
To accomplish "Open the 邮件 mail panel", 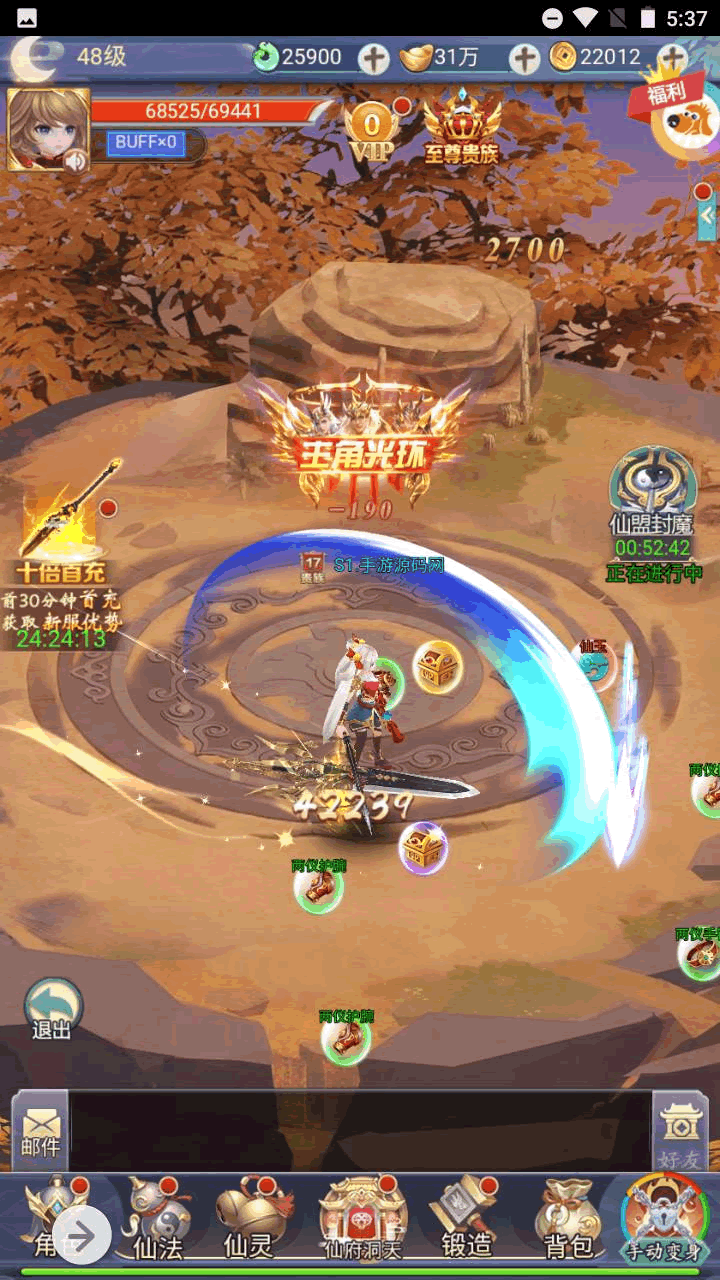I will (40, 1130).
